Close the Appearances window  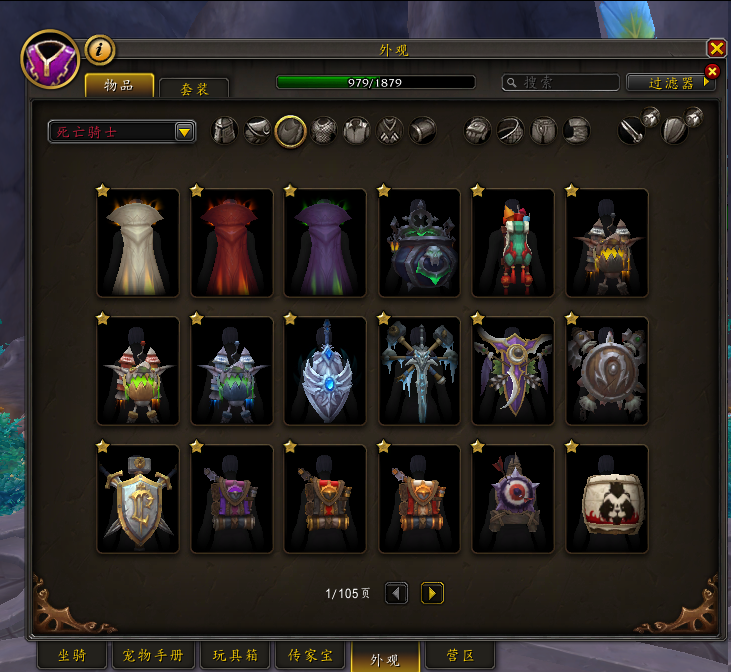[x=716, y=48]
